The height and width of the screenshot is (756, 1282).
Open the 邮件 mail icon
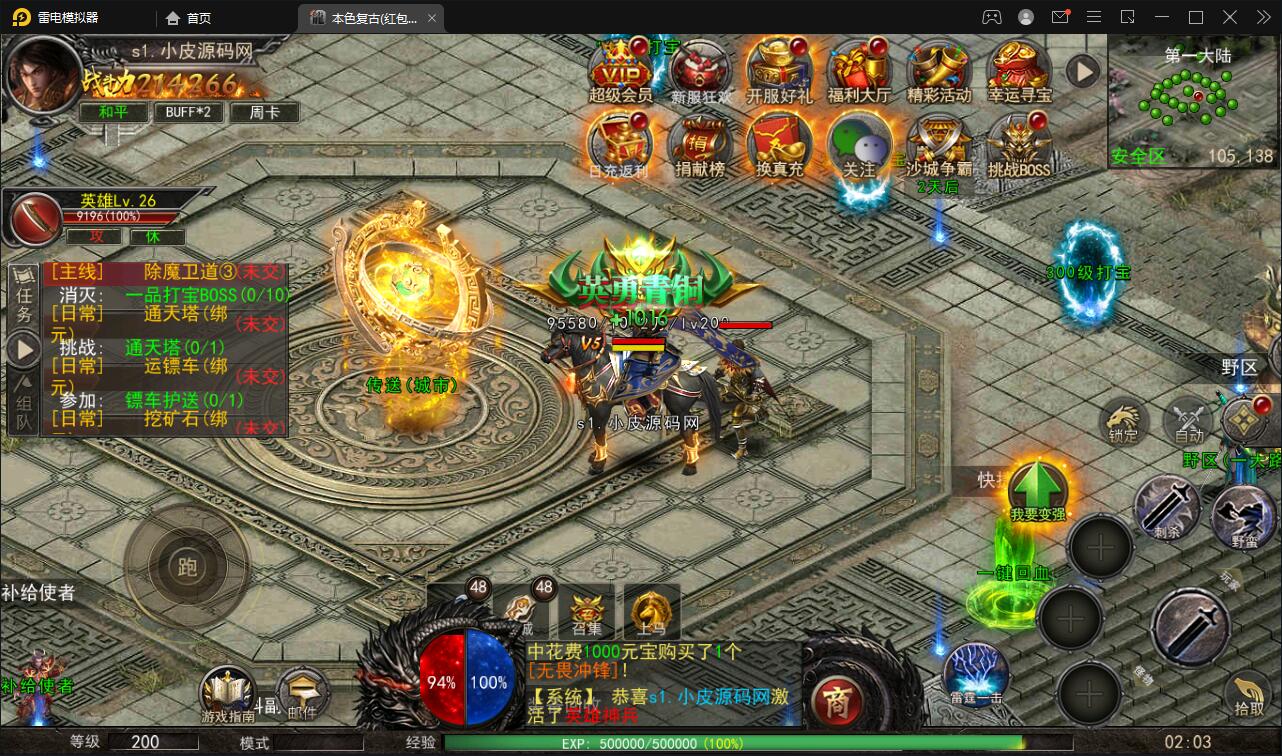(302, 690)
